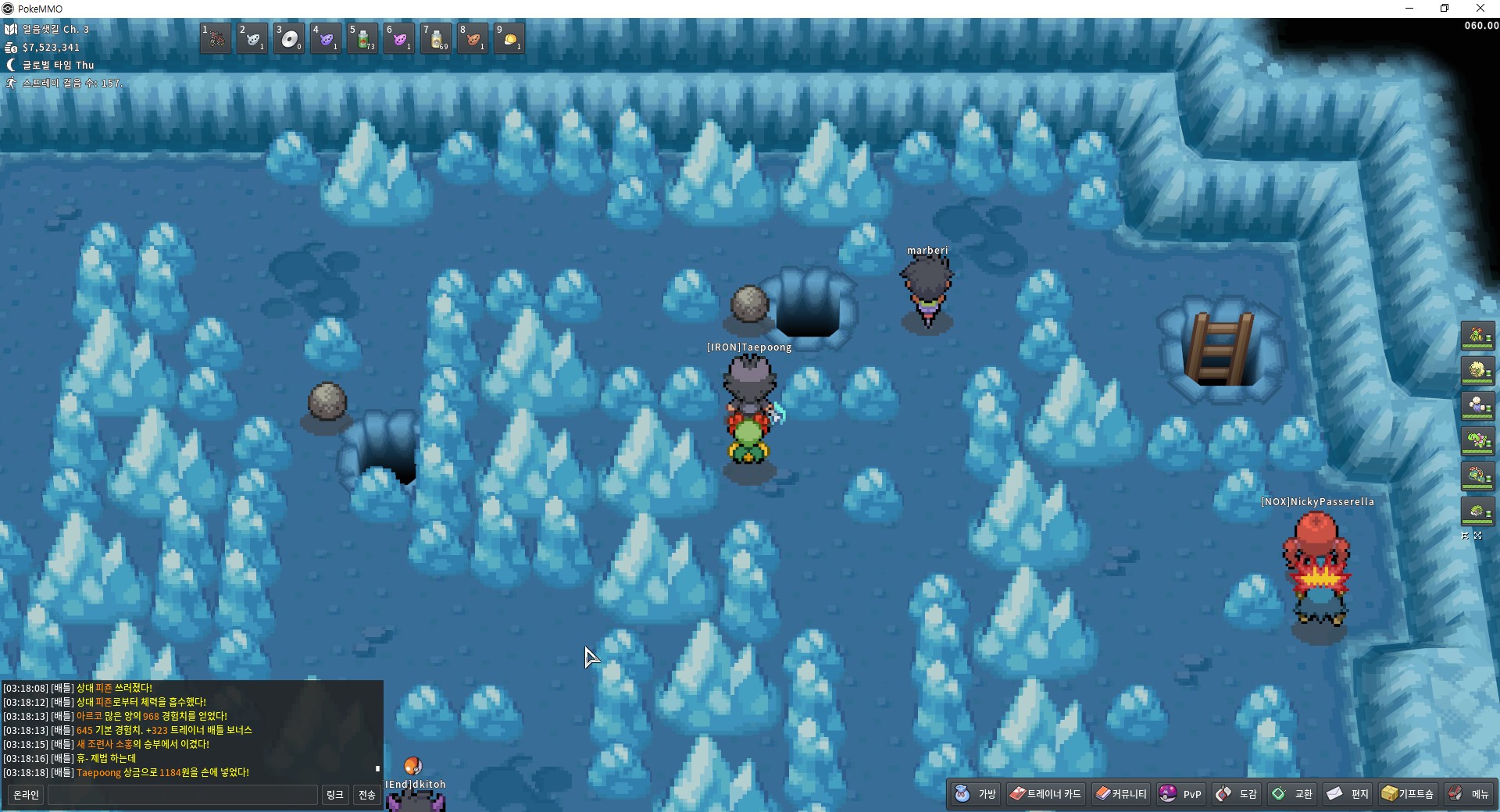Viewport: 1500px width, 812px height.
Task: Open the 온라인 chat channel selector
Action: tap(26, 795)
